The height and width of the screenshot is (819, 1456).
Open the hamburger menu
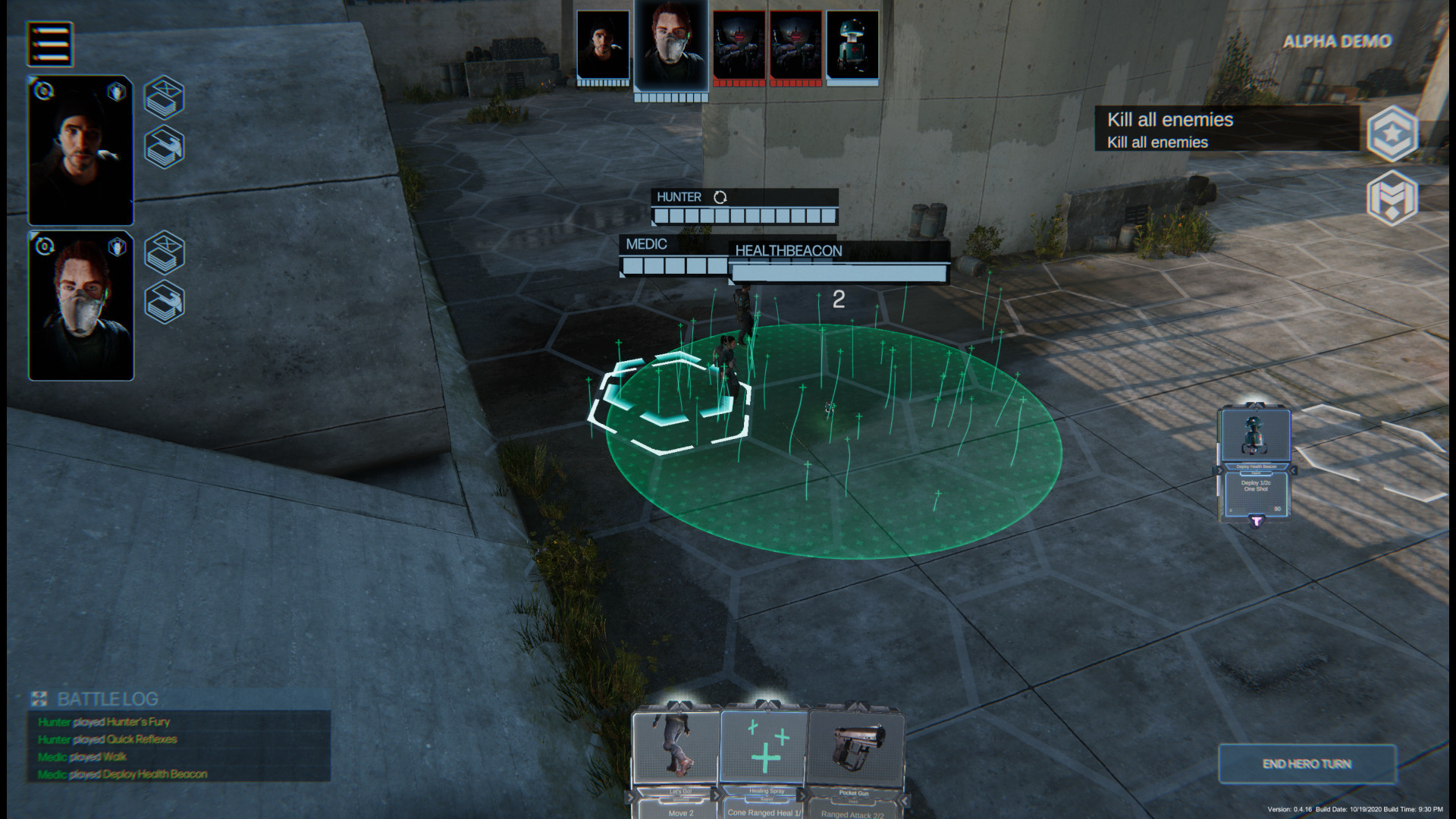50,43
